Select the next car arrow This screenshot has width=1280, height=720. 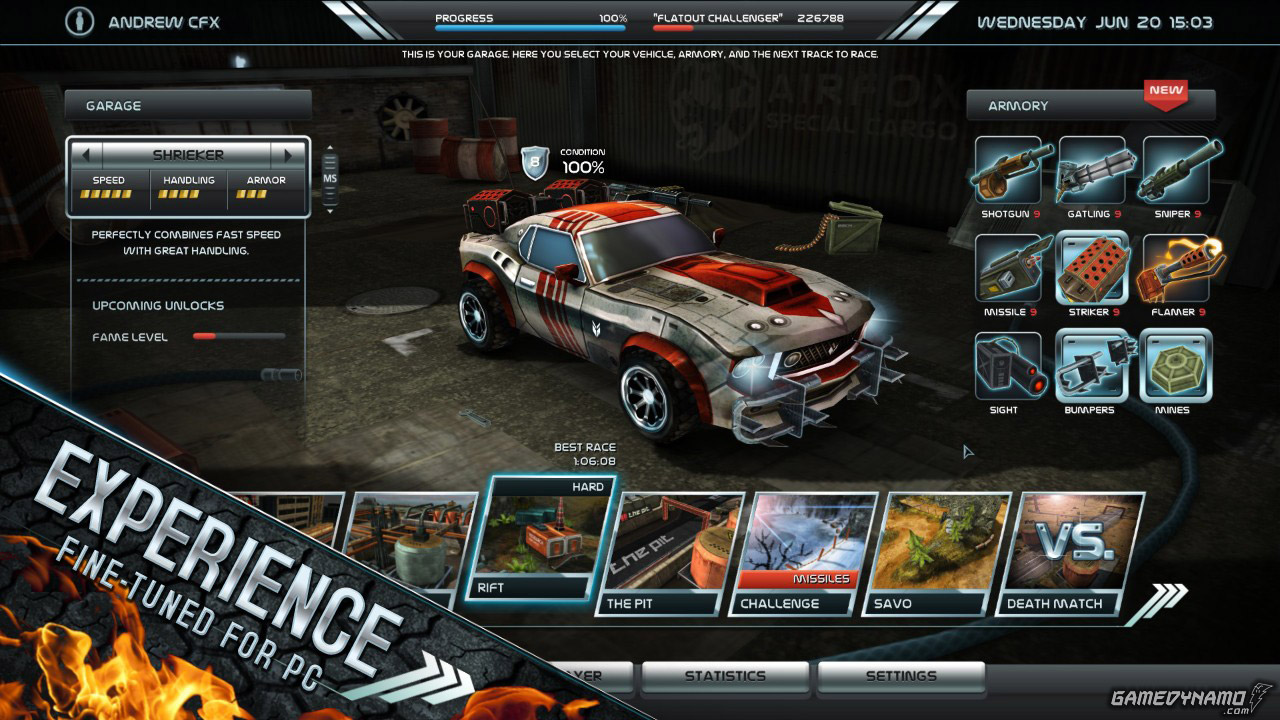pyautogui.click(x=288, y=155)
